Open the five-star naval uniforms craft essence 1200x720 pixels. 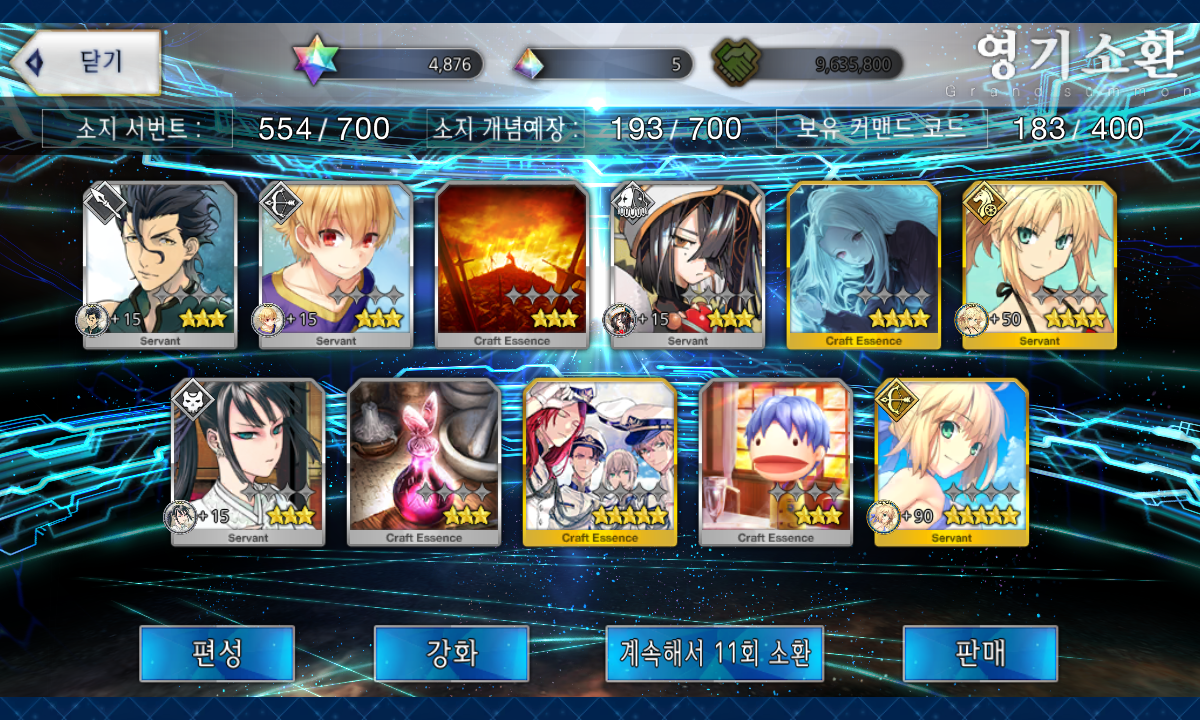[x=600, y=462]
